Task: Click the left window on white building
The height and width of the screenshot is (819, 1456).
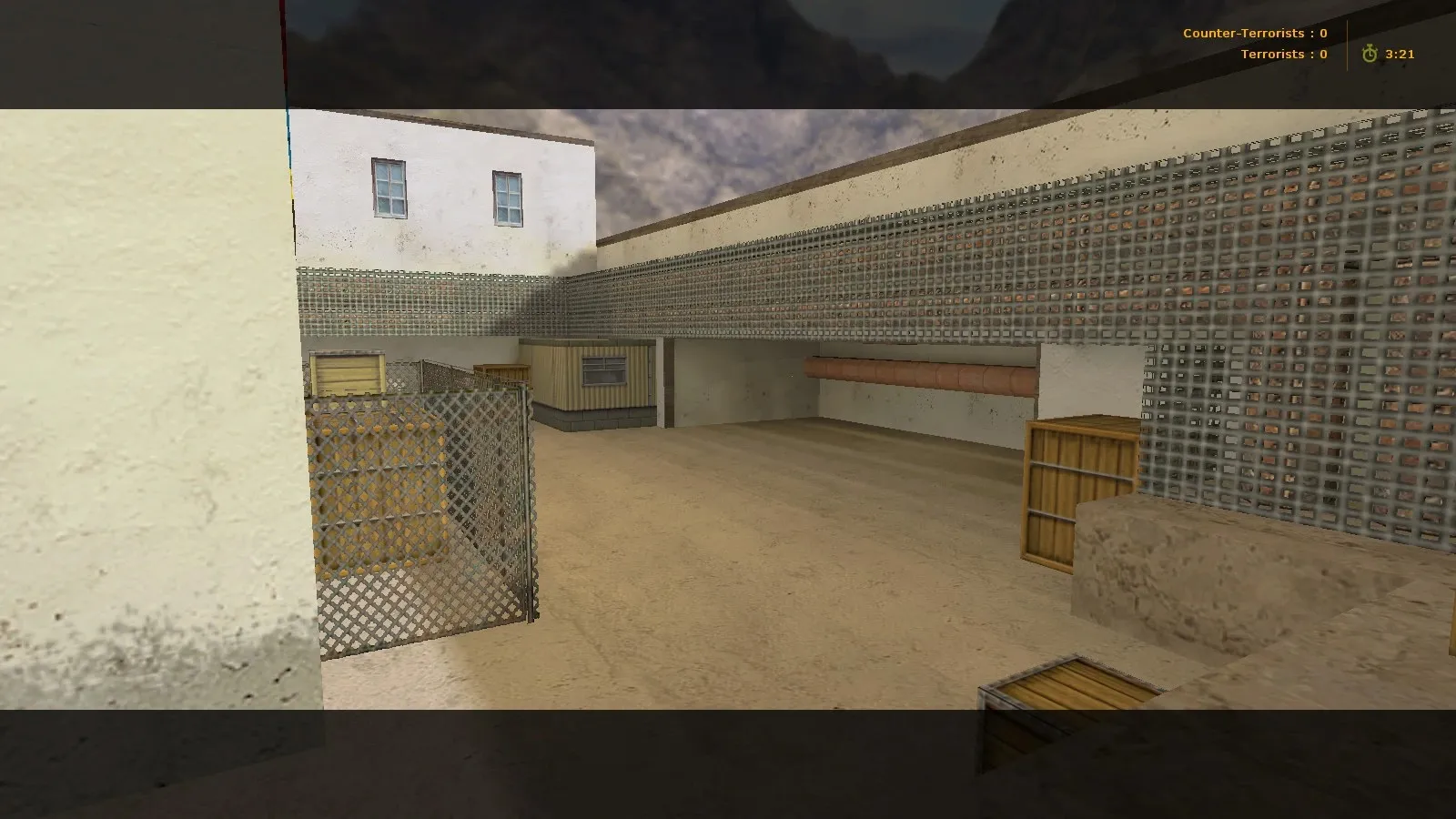Action: [x=389, y=188]
